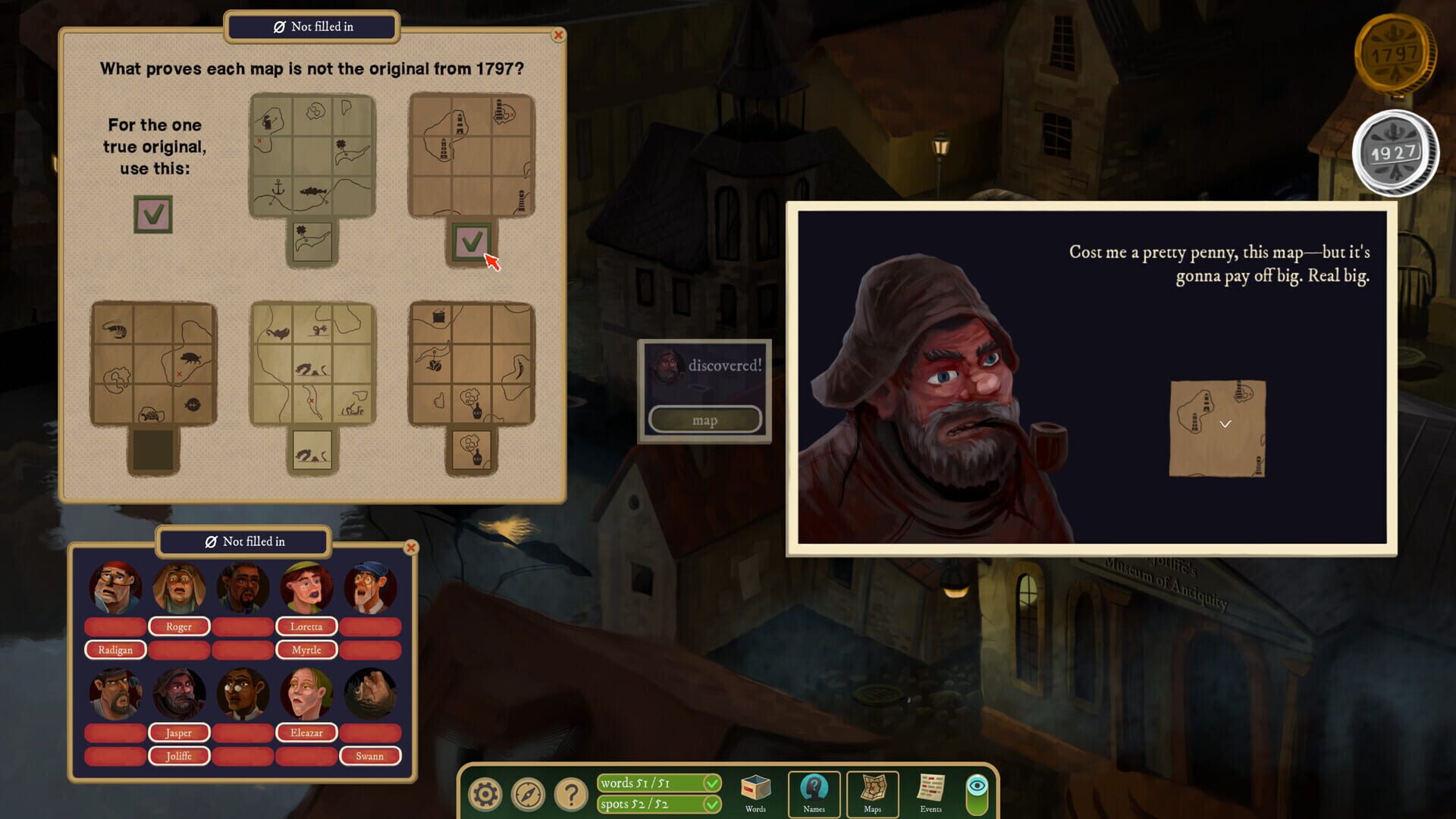Open the Words box panel
The width and height of the screenshot is (1456, 819).
tap(755, 790)
